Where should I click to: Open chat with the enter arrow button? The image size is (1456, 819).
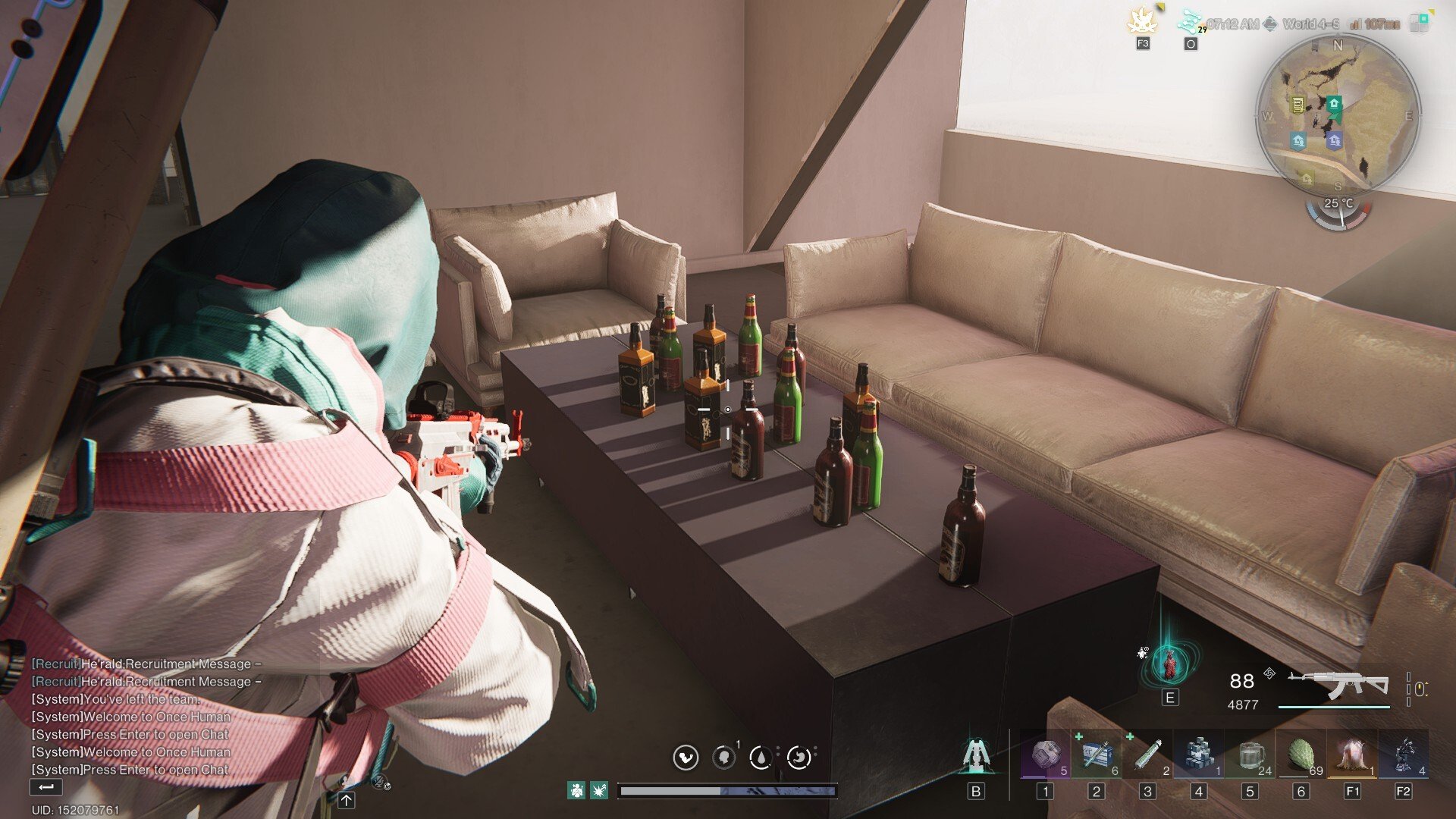(x=45, y=787)
